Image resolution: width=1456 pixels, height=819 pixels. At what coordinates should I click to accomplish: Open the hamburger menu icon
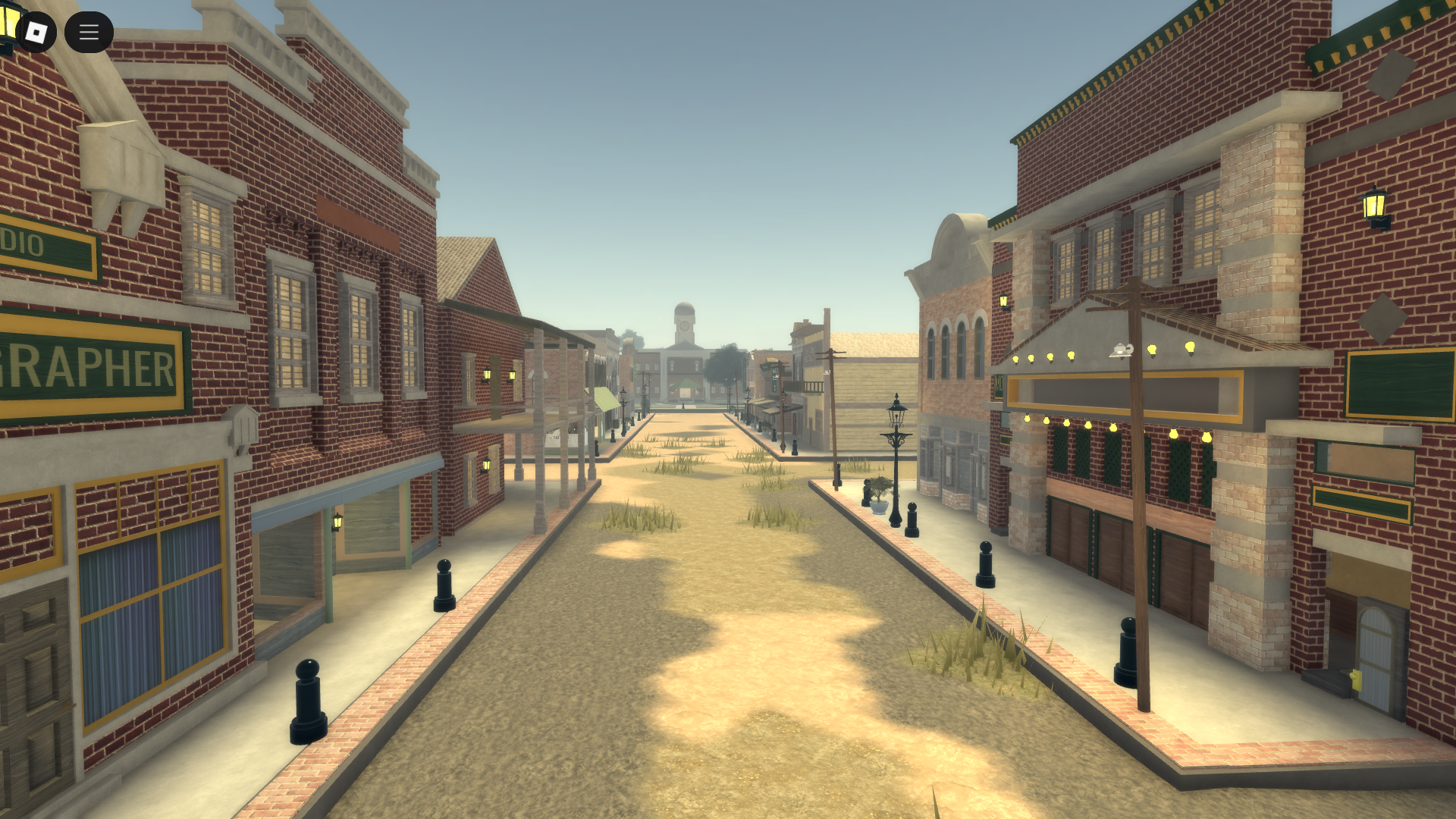coord(89,32)
